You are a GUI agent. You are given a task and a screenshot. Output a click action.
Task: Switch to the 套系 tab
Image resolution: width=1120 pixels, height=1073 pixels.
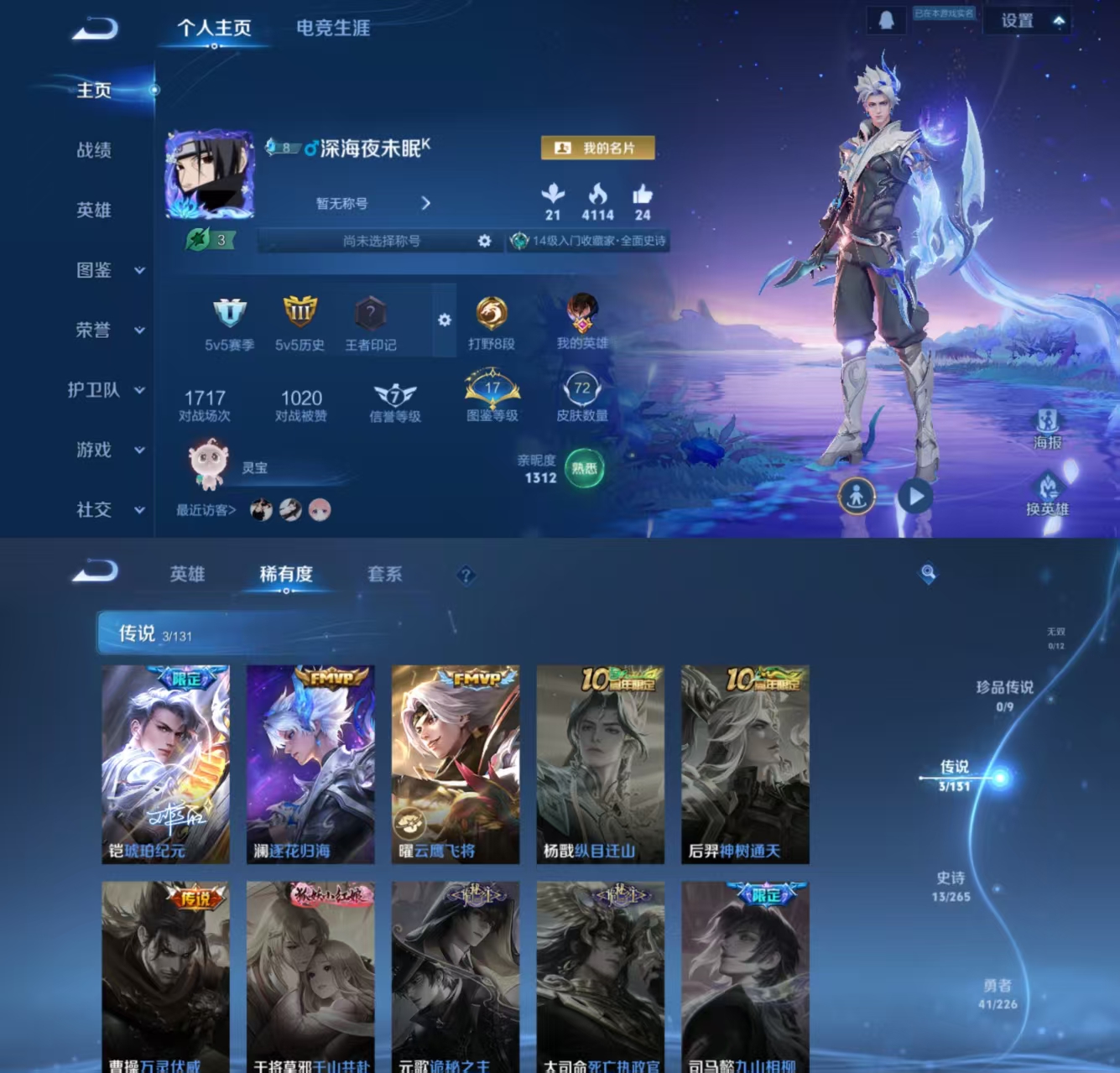(384, 574)
